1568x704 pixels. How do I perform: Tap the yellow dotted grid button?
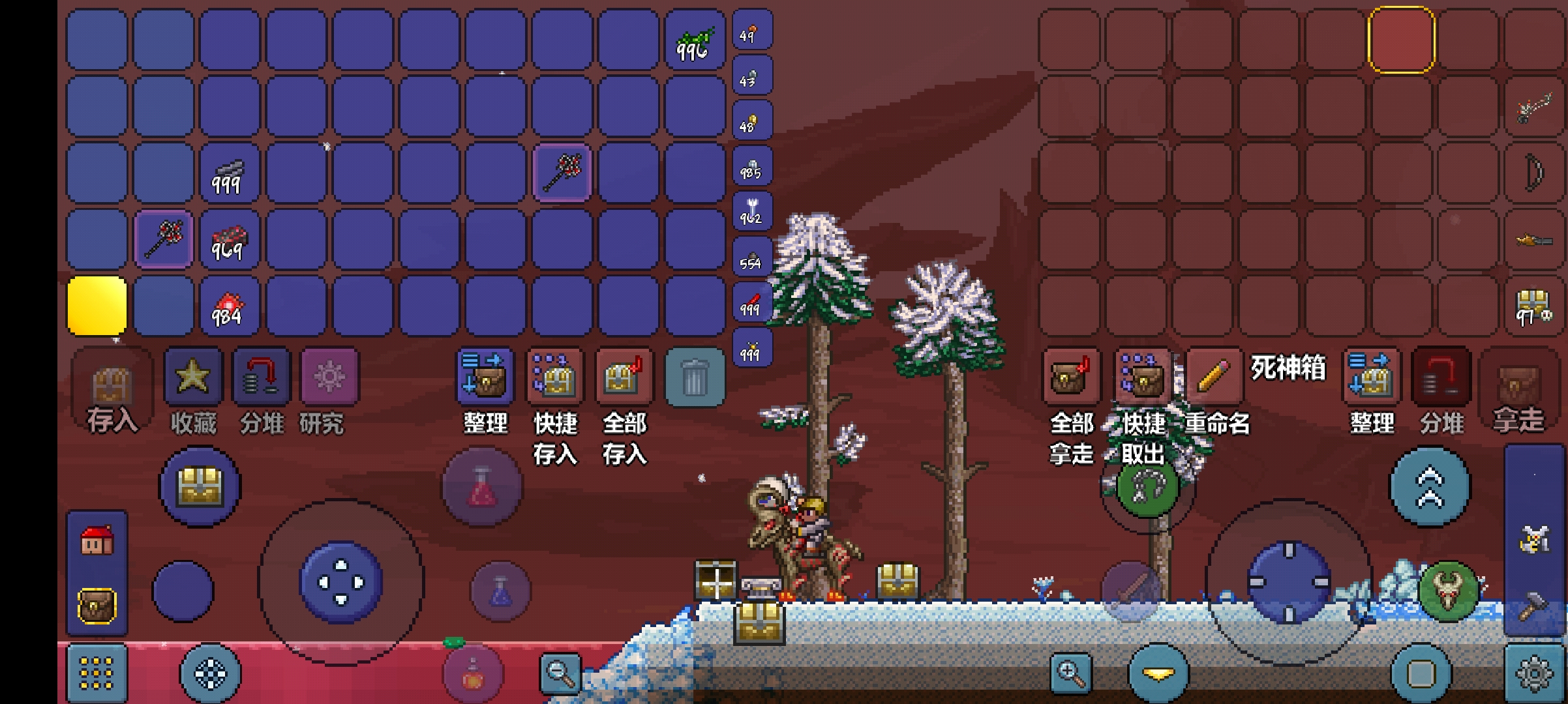[97, 673]
